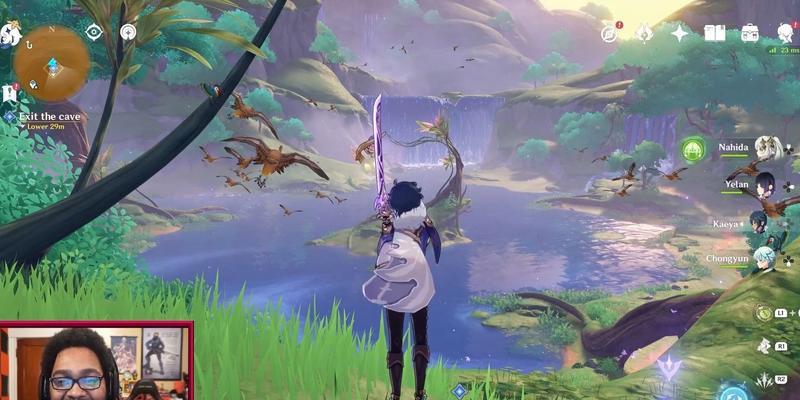Activate the green Dendro icon beside Nahida
This screenshot has height=400, width=800.
coord(692,150)
